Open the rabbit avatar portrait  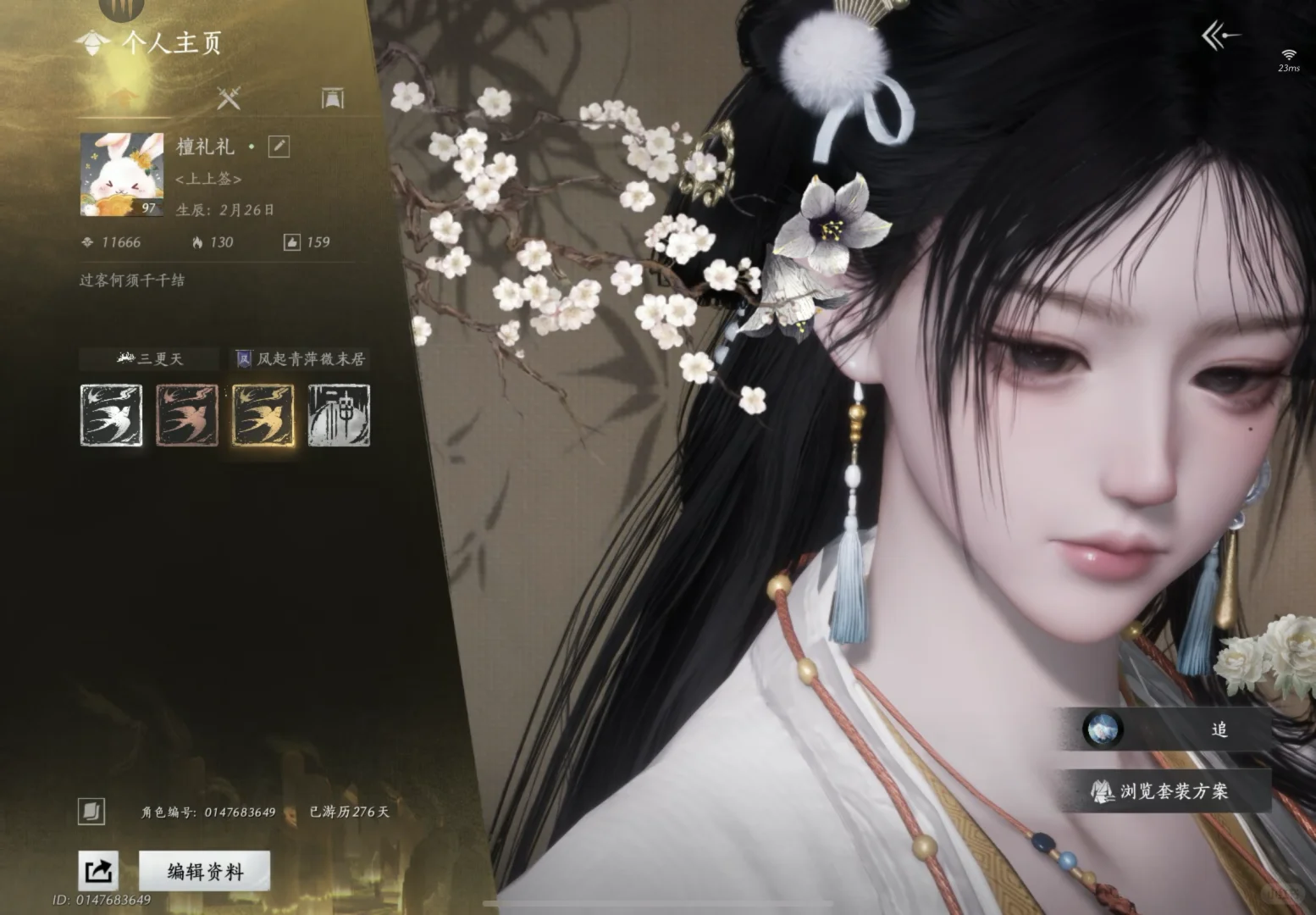click(x=122, y=175)
